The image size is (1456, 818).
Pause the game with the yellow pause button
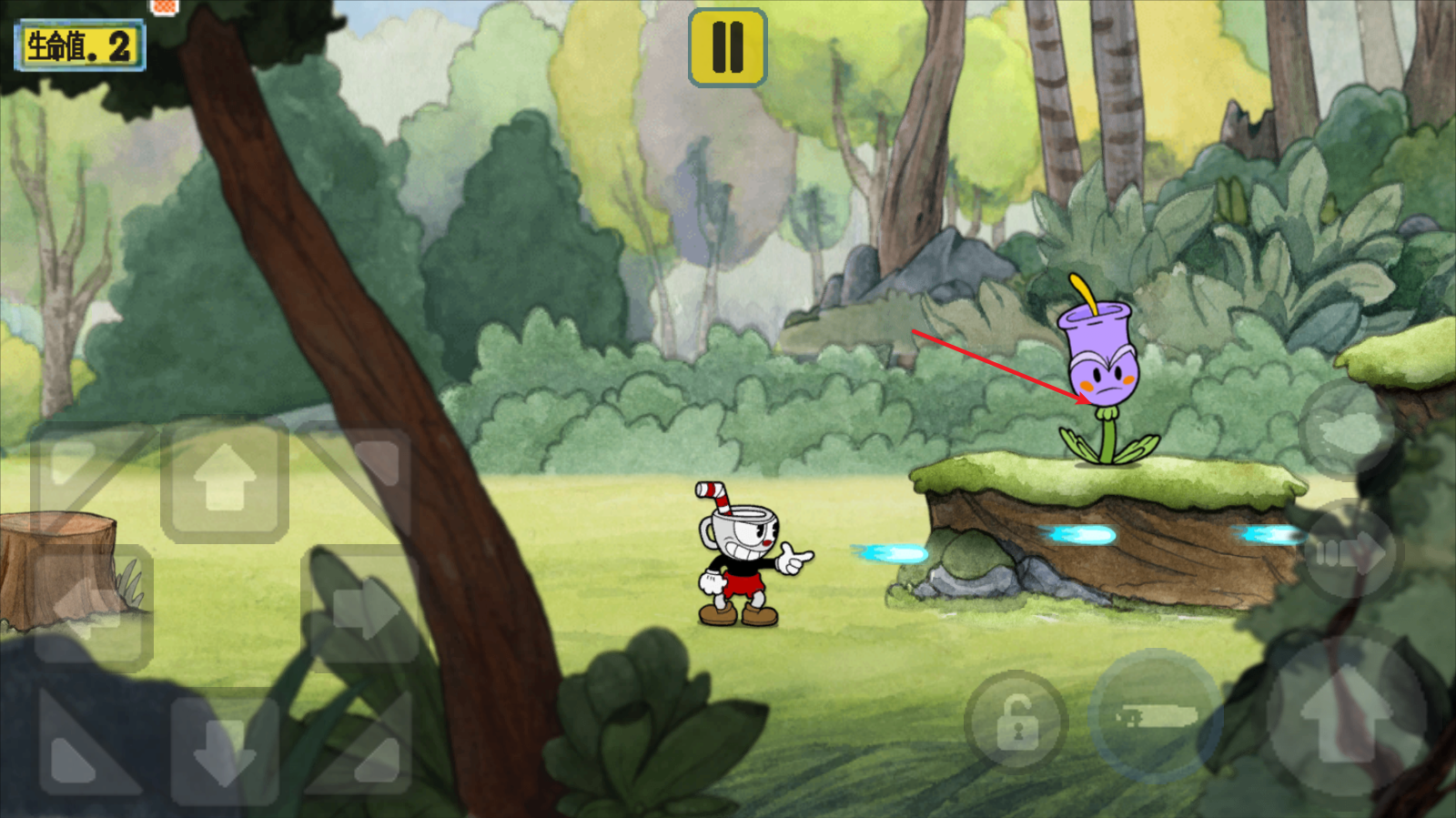click(727, 47)
